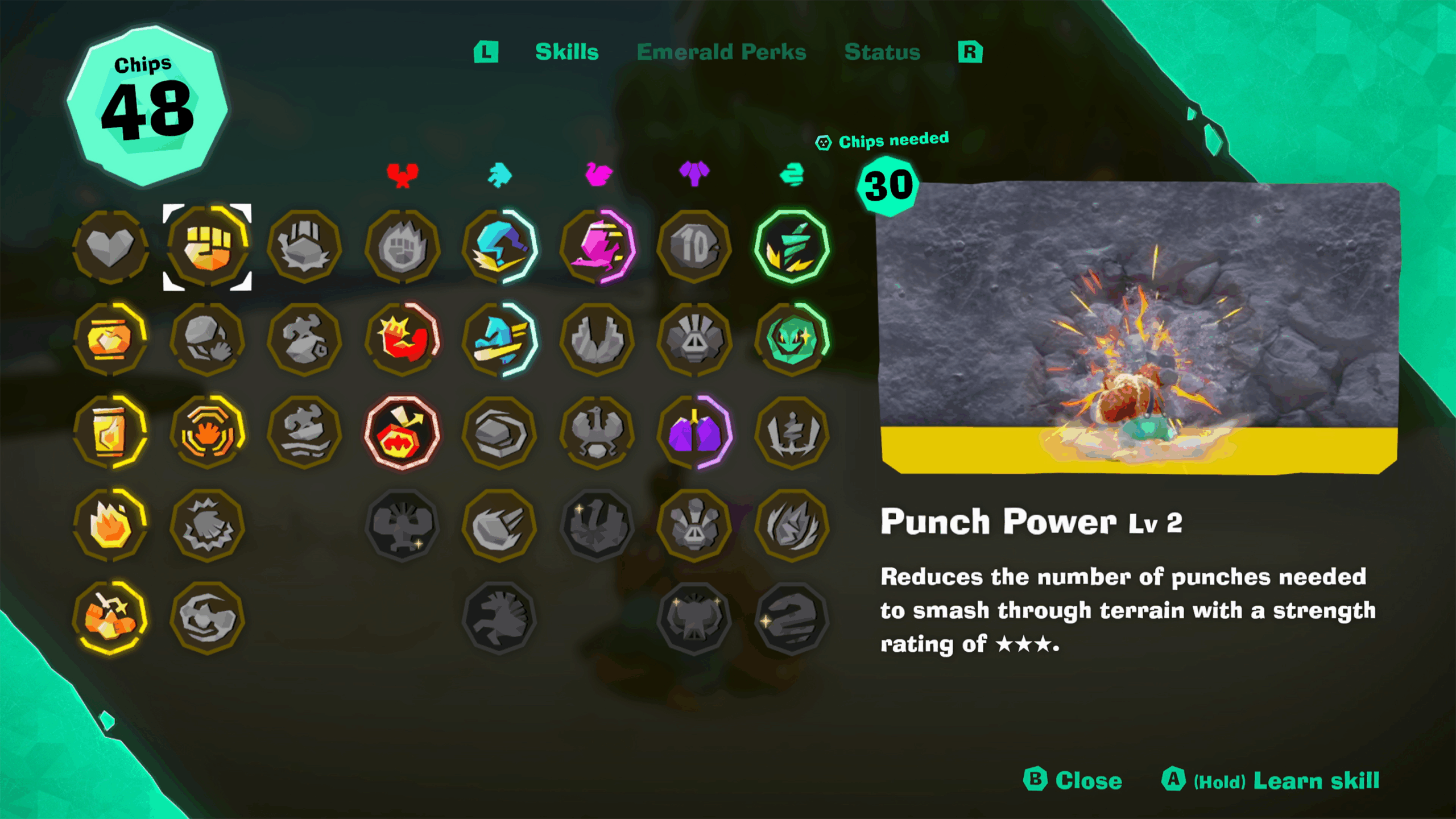Image resolution: width=1456 pixels, height=819 pixels.
Task: Click Learn skill to buy upgrade
Action: pyautogui.click(x=1316, y=780)
